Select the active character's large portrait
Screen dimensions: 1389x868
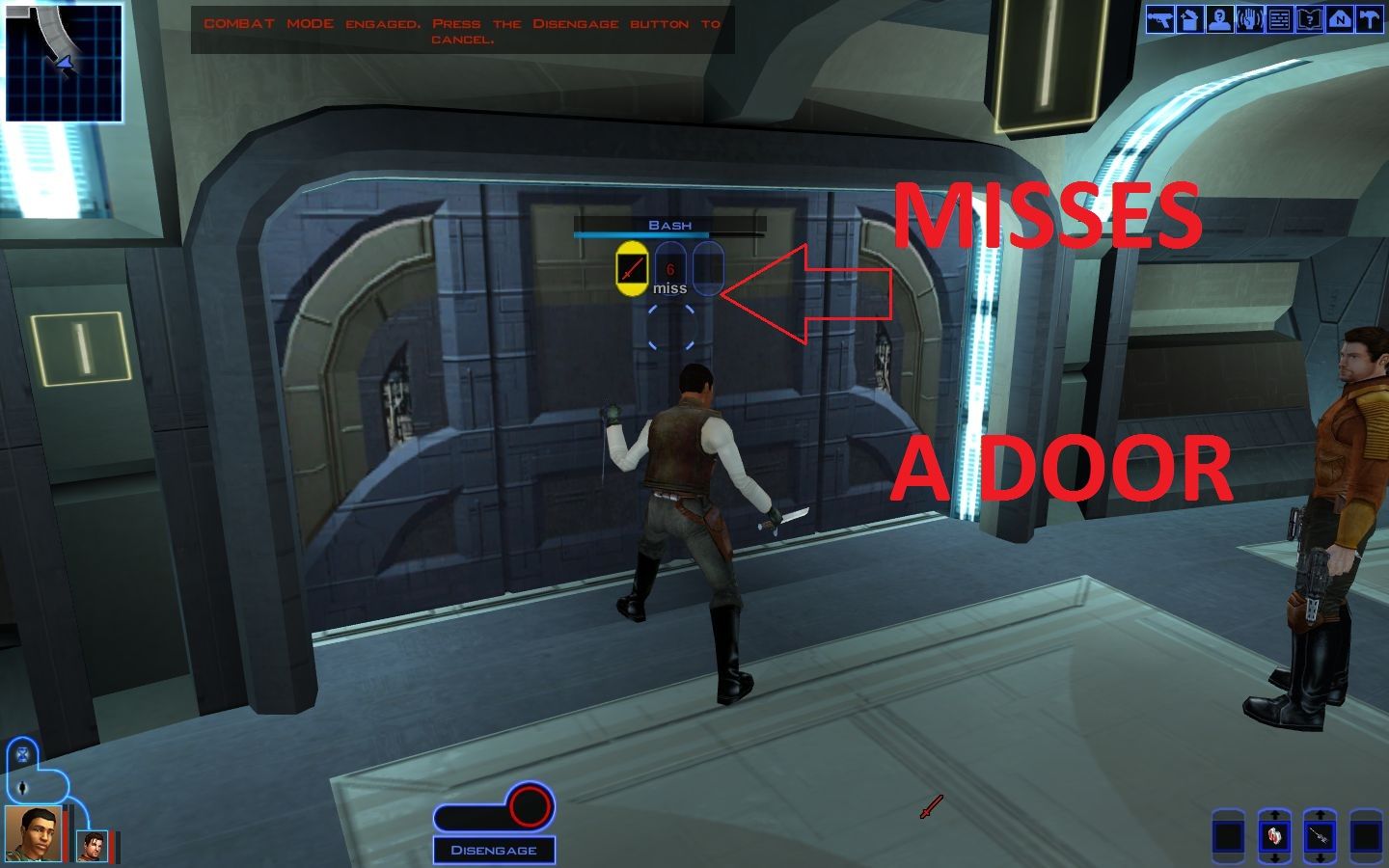click(33, 835)
